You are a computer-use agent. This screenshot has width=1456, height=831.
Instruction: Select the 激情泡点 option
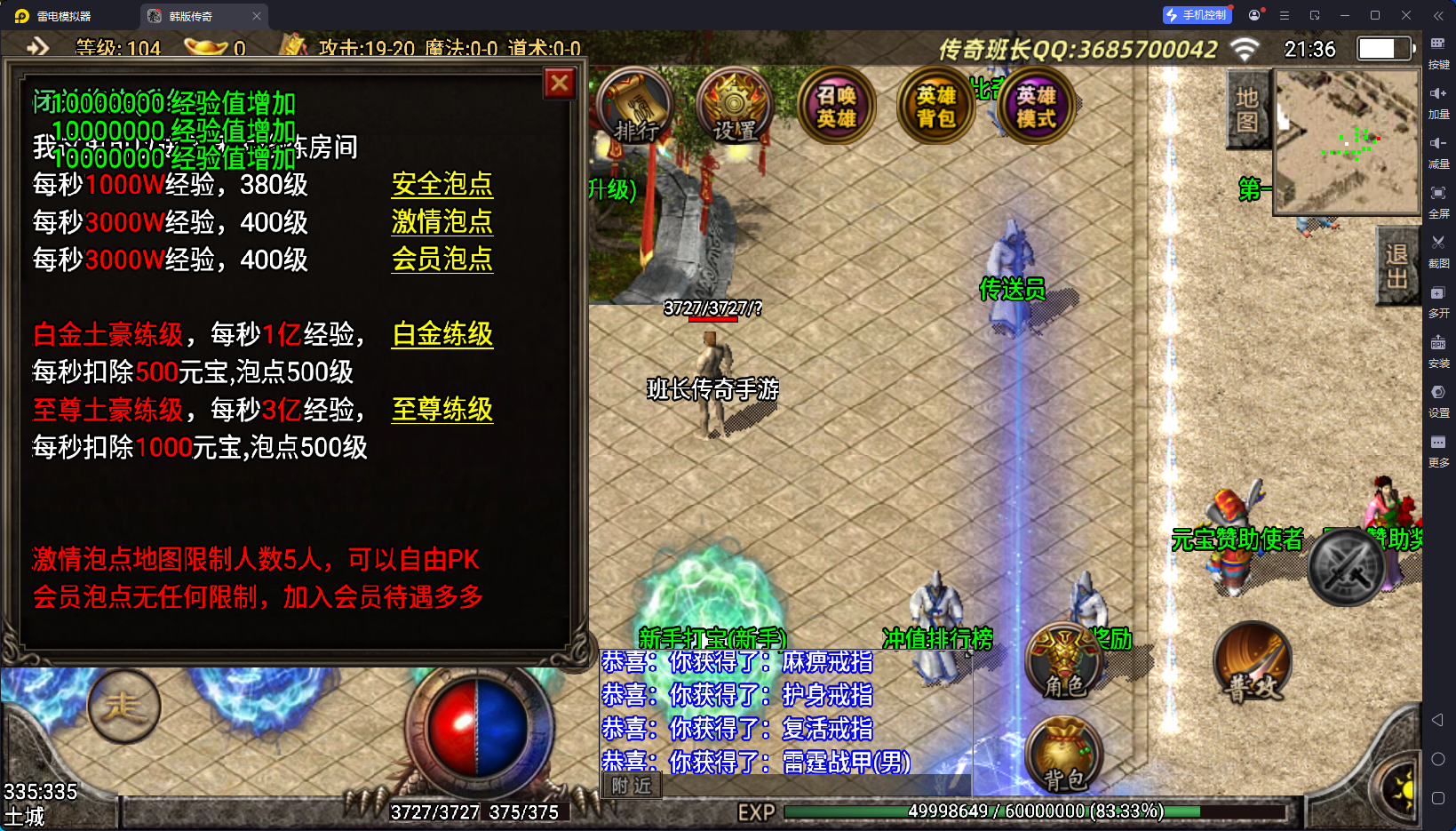coord(442,222)
